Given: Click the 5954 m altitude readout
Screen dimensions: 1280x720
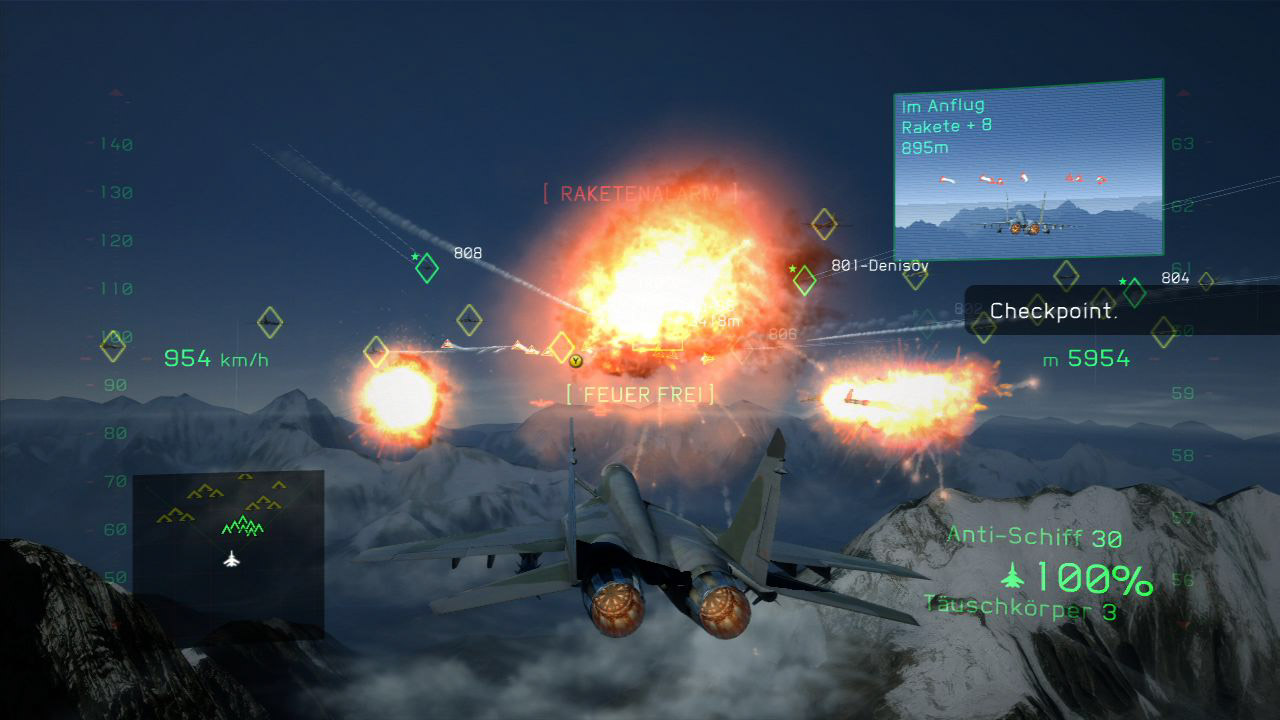Looking at the screenshot, I should [1086, 357].
